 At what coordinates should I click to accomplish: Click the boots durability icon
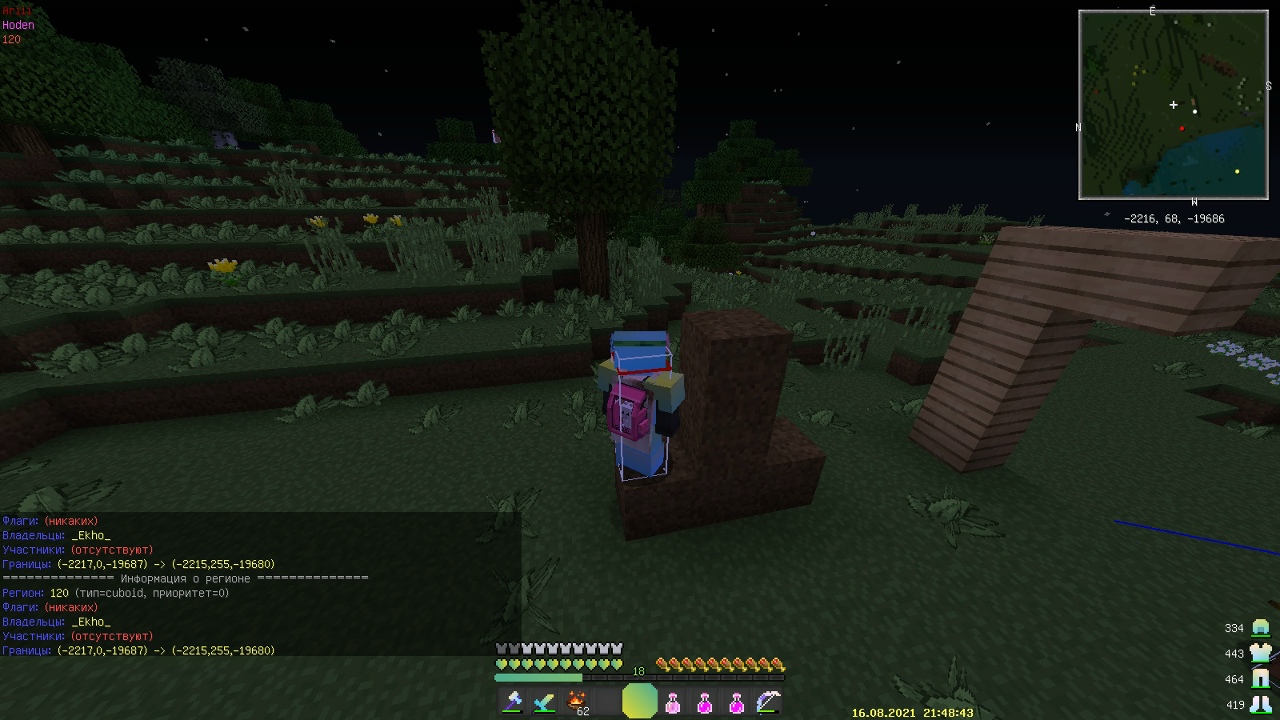point(1260,704)
